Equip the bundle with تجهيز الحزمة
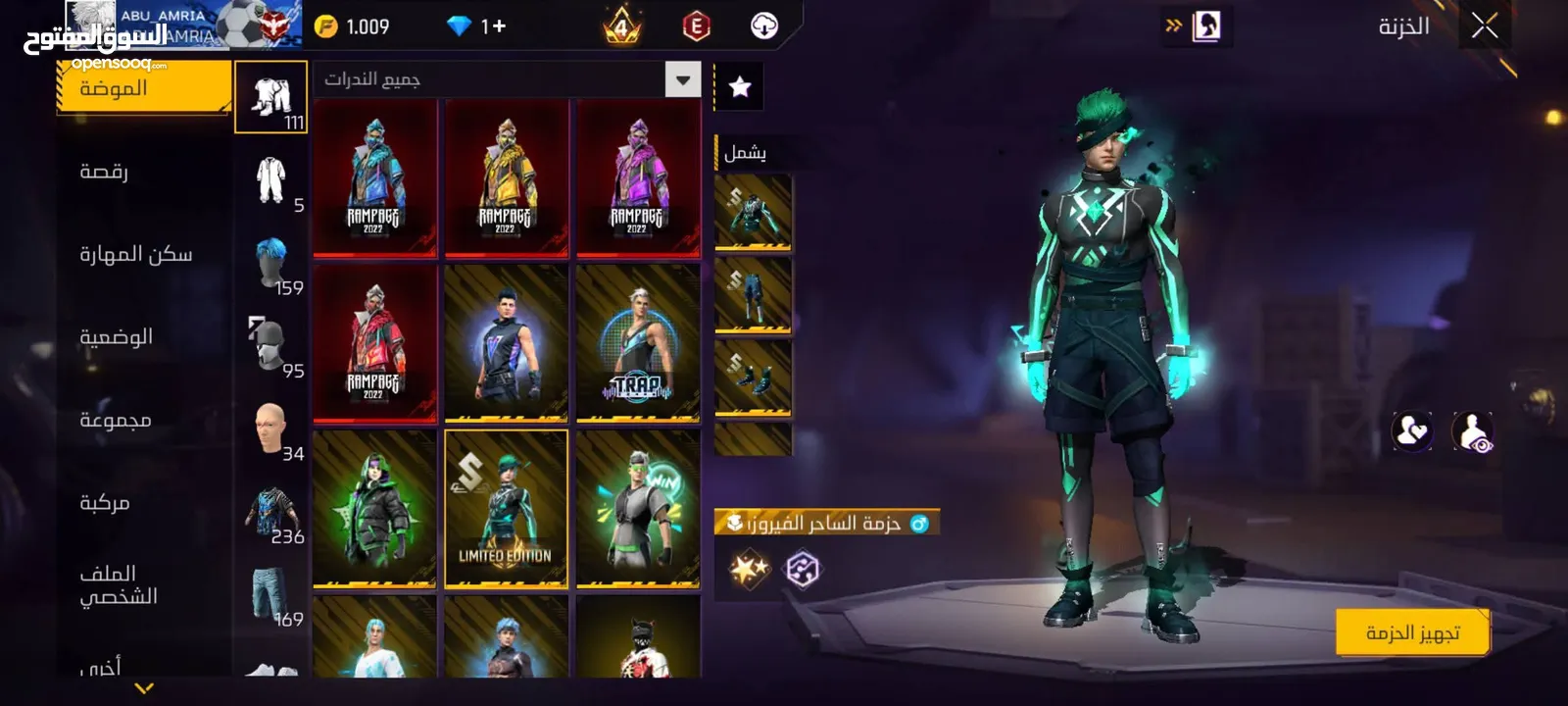1568x706 pixels. click(x=1412, y=632)
